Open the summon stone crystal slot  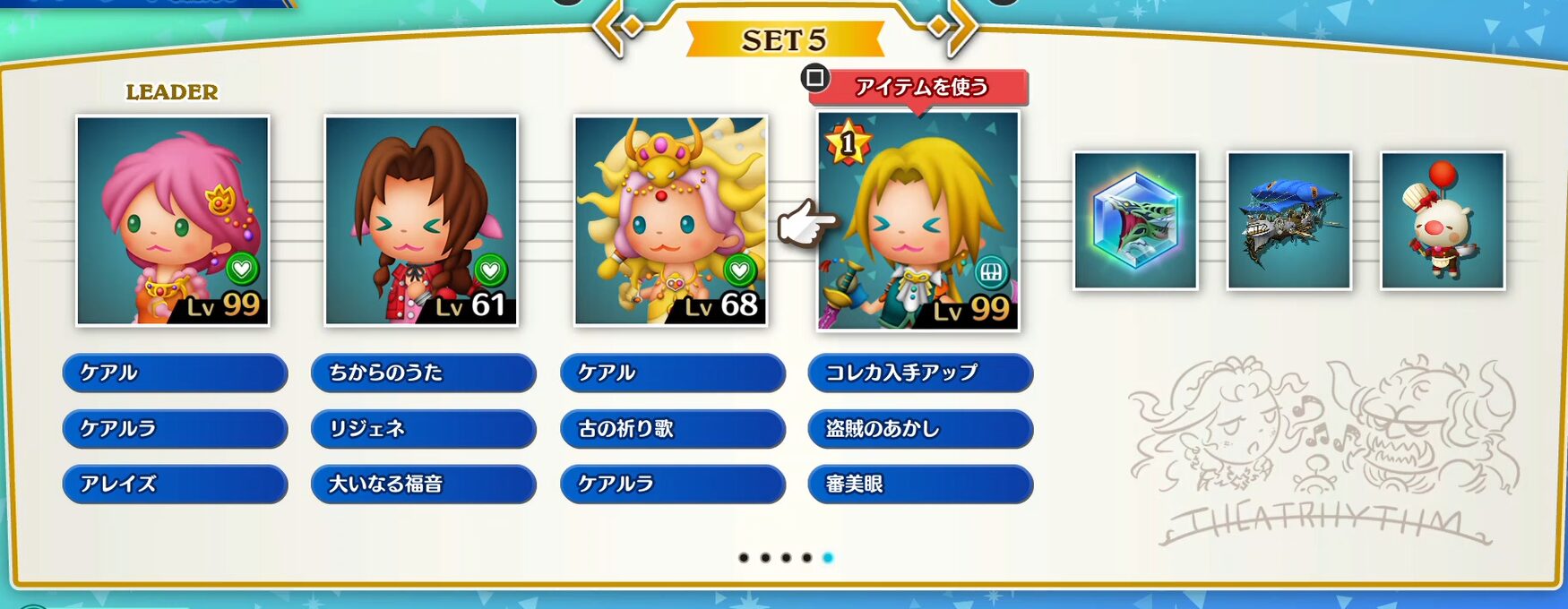[1135, 220]
